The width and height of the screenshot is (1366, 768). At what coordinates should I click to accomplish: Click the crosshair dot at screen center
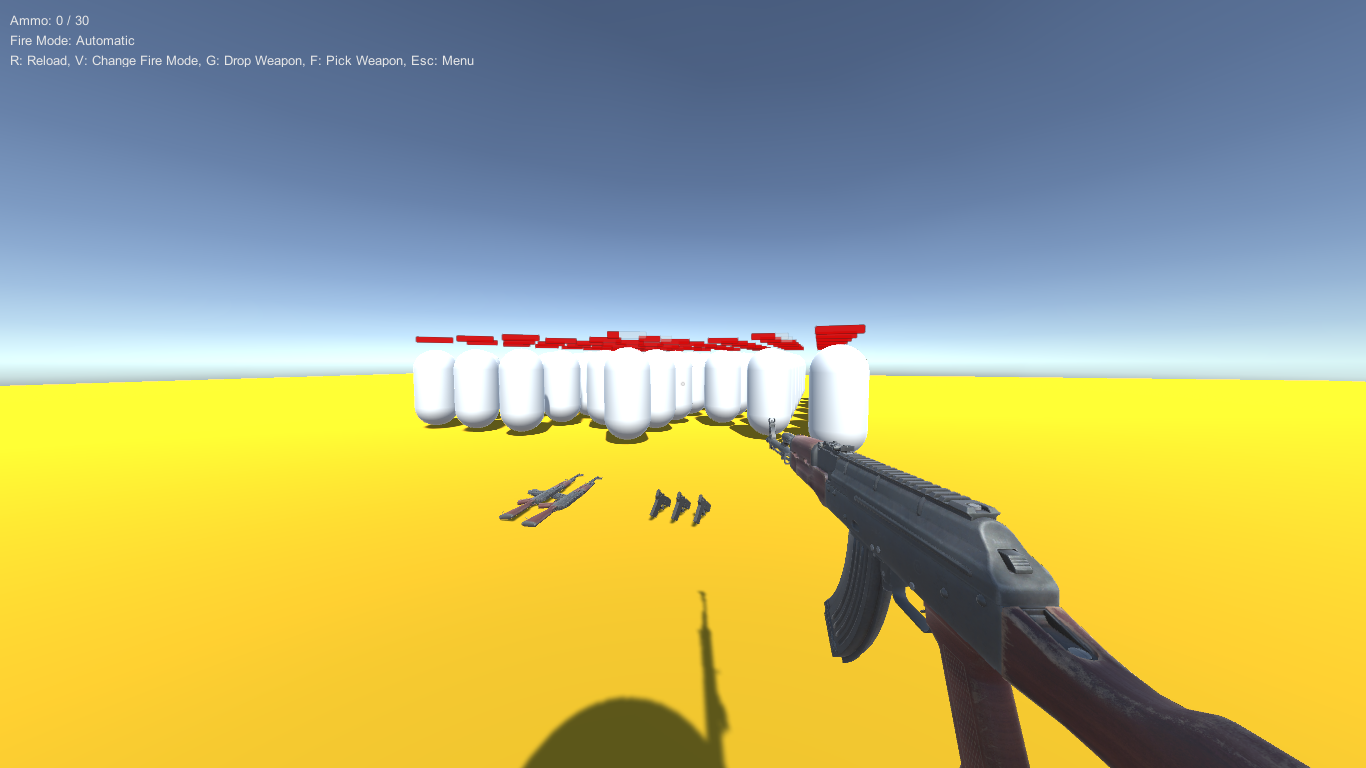pos(683,384)
